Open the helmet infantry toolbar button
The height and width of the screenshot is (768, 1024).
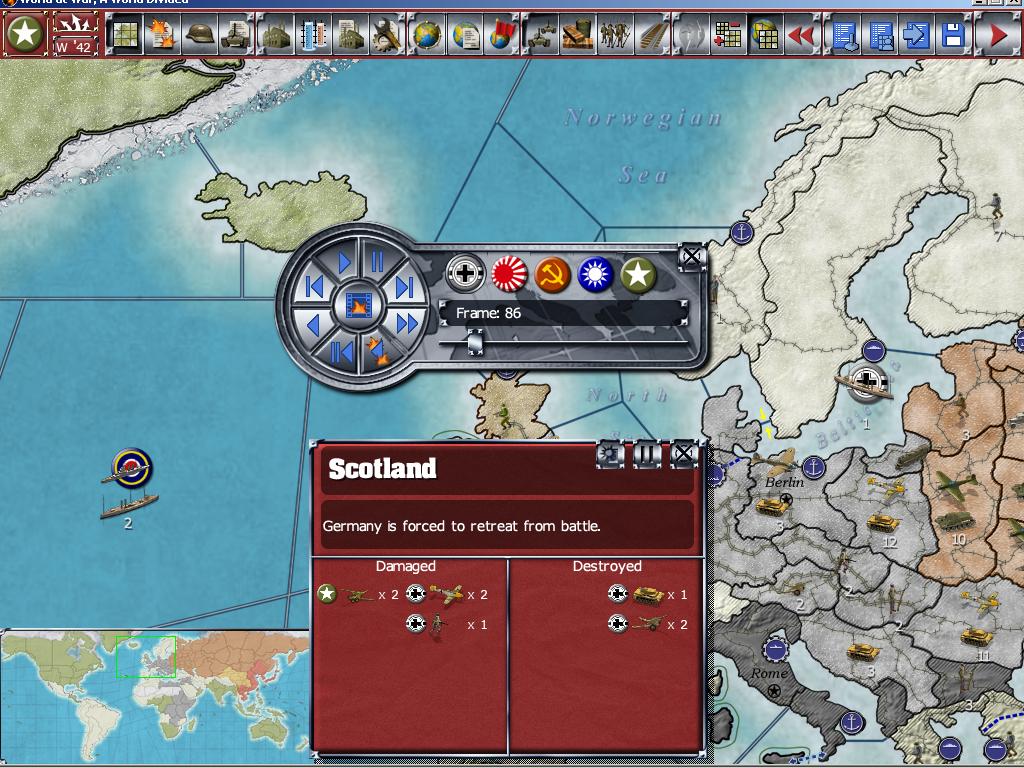pyautogui.click(x=200, y=36)
